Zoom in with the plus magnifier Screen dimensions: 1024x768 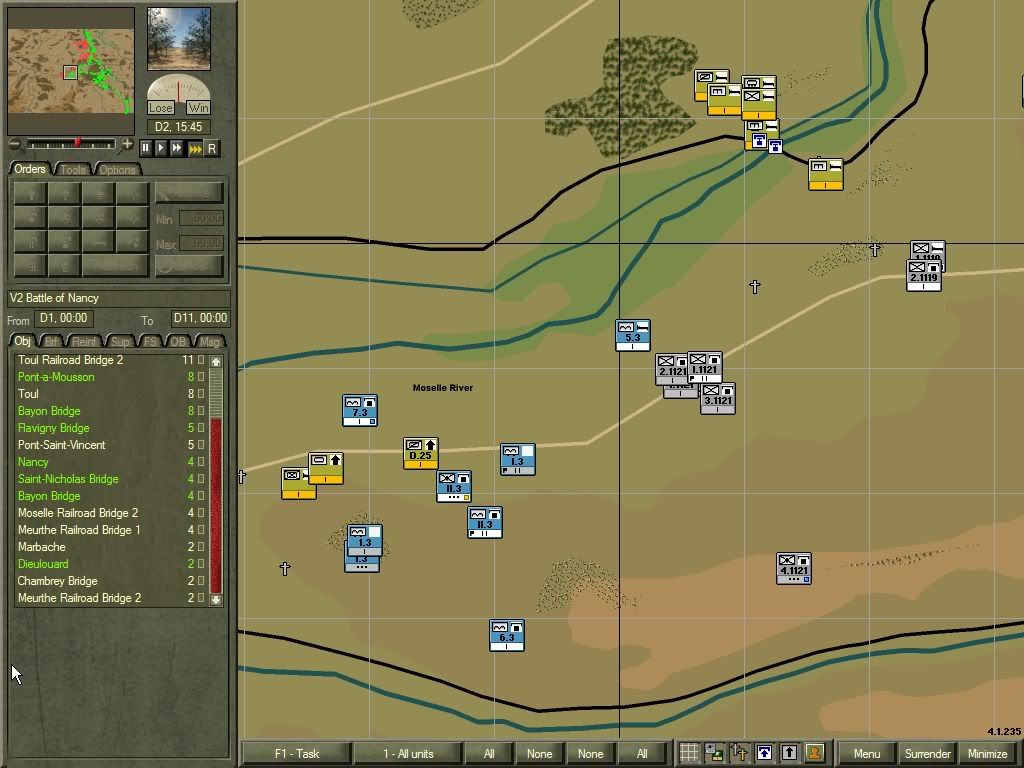pyautogui.click(x=127, y=145)
